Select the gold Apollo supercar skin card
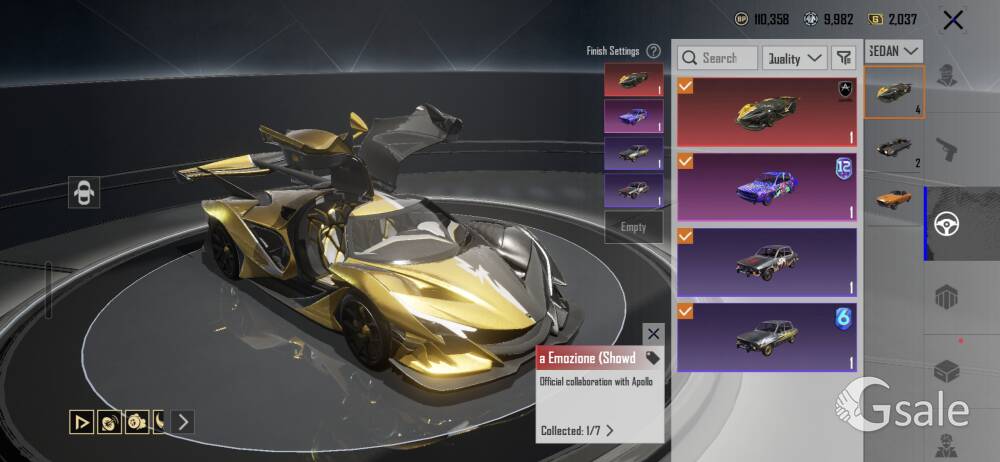 (x=767, y=111)
